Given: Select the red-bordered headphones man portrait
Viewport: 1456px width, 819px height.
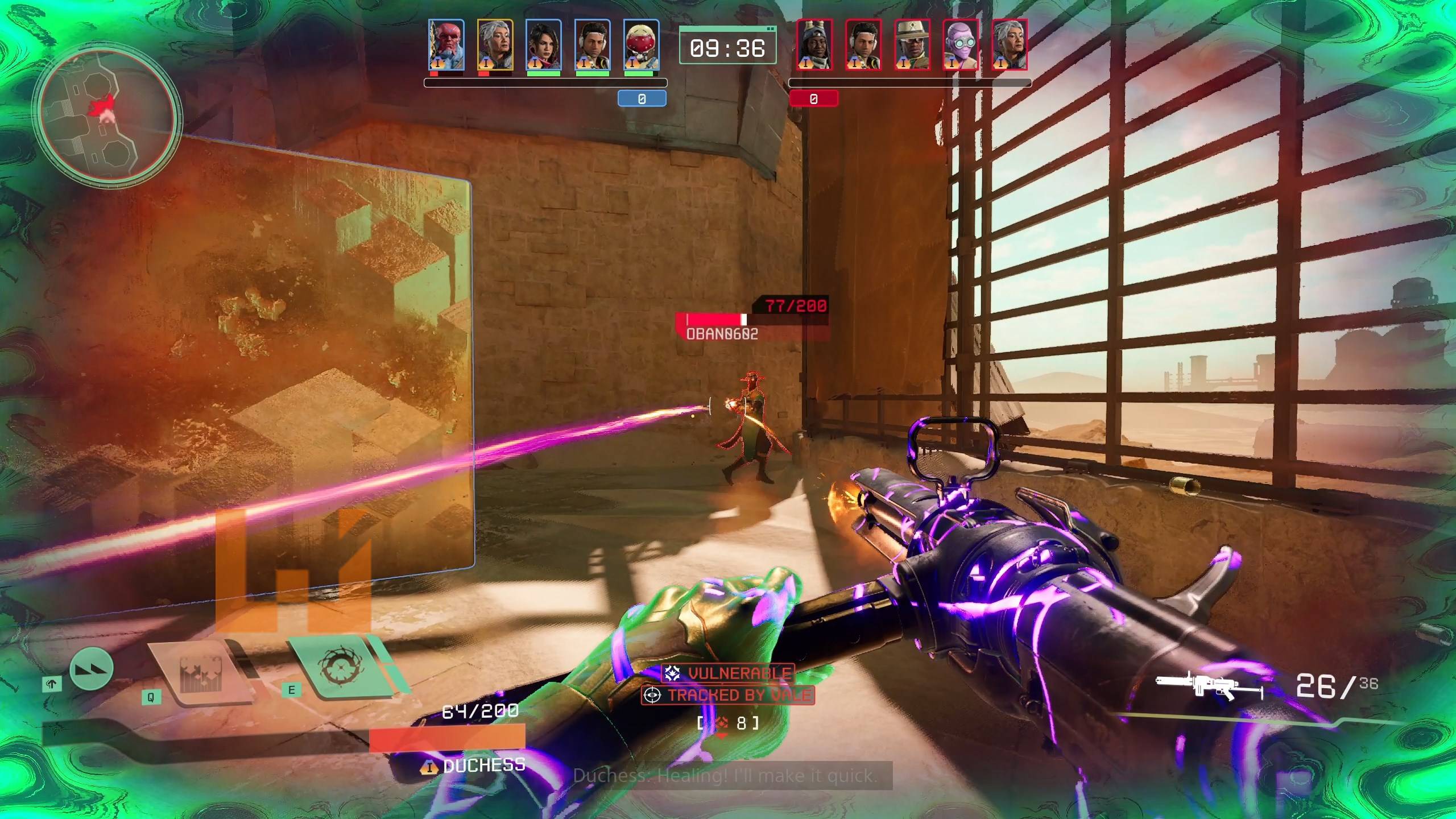Looking at the screenshot, I should (863, 44).
